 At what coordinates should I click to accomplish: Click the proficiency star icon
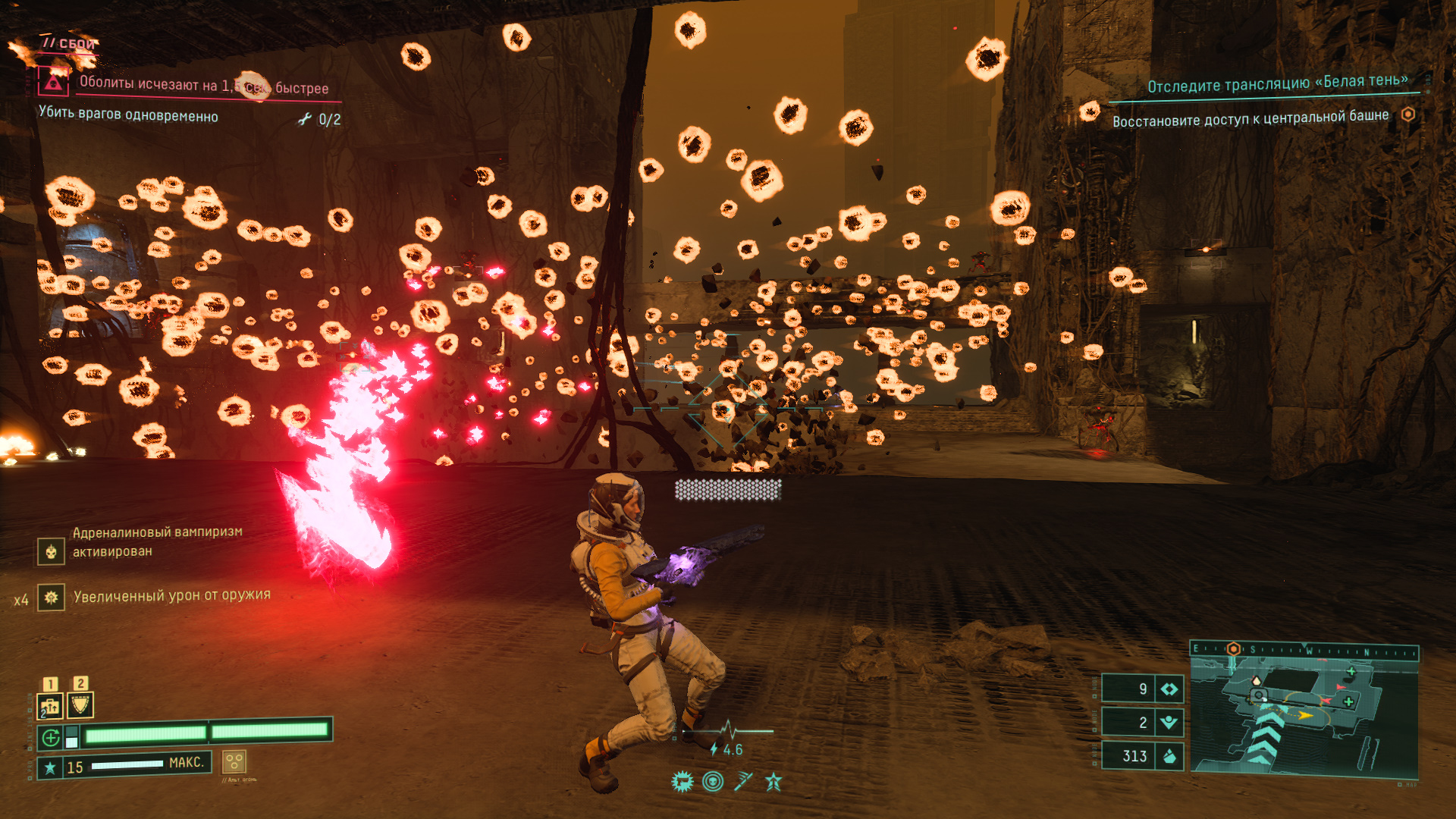pos(50,767)
